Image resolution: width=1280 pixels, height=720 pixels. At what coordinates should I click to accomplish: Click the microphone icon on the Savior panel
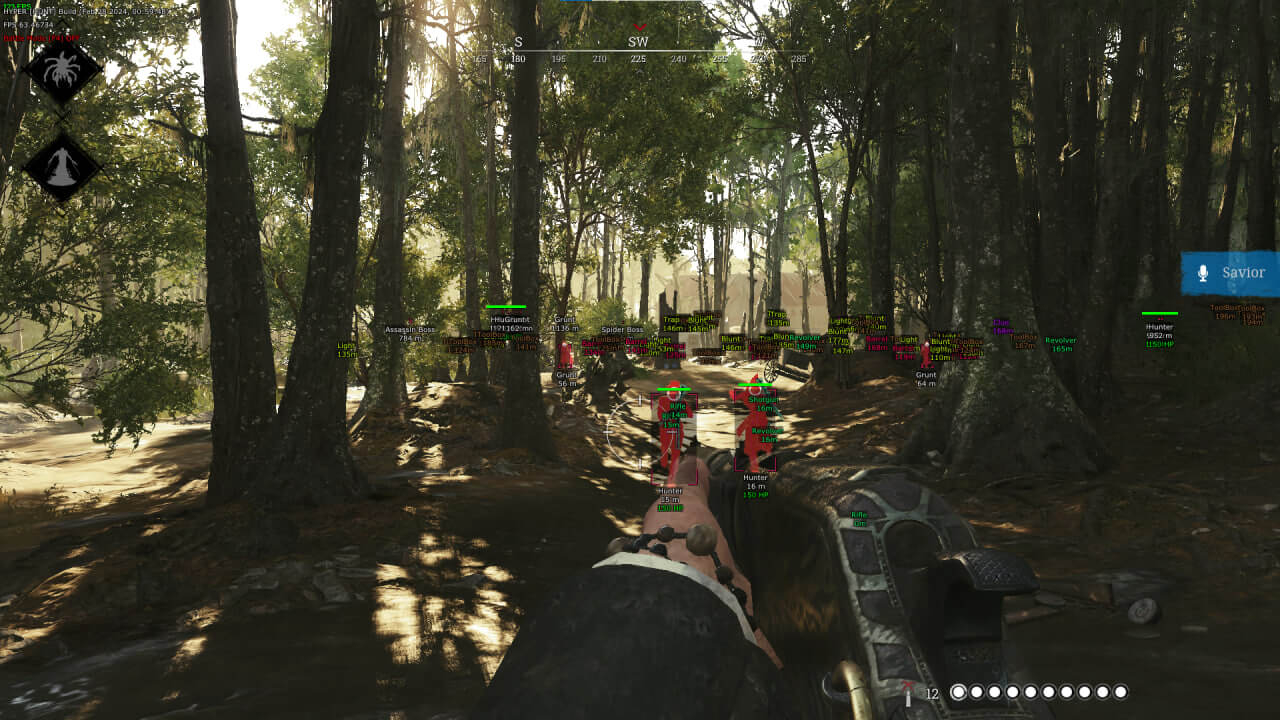tap(1203, 272)
